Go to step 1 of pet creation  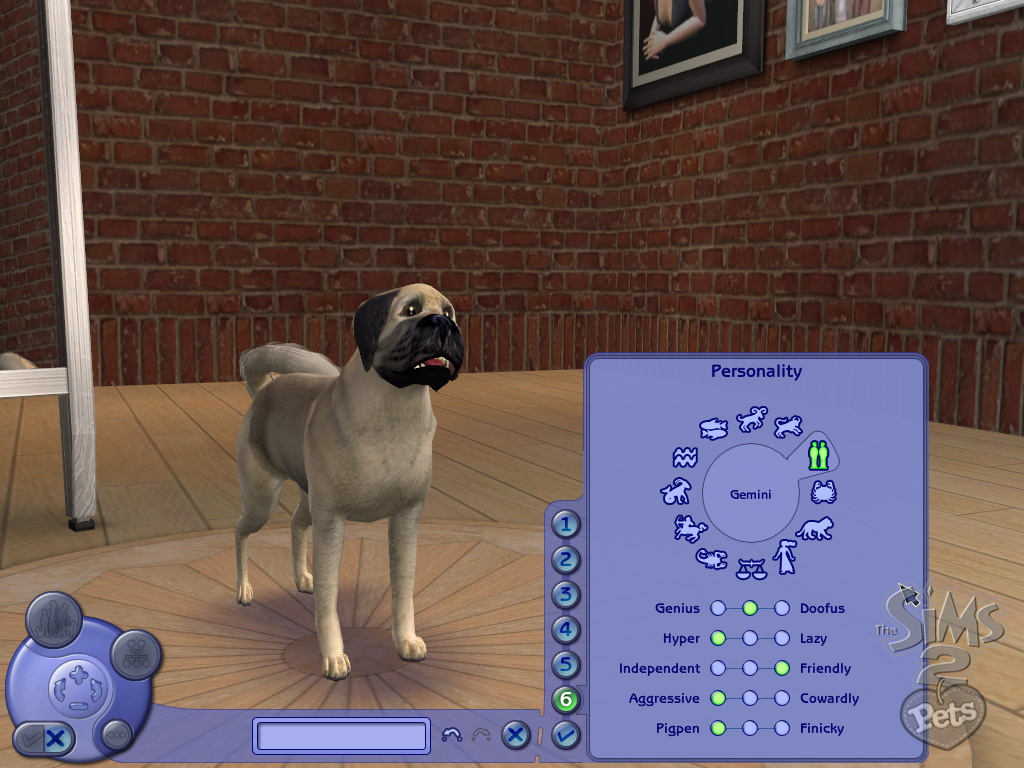point(566,524)
